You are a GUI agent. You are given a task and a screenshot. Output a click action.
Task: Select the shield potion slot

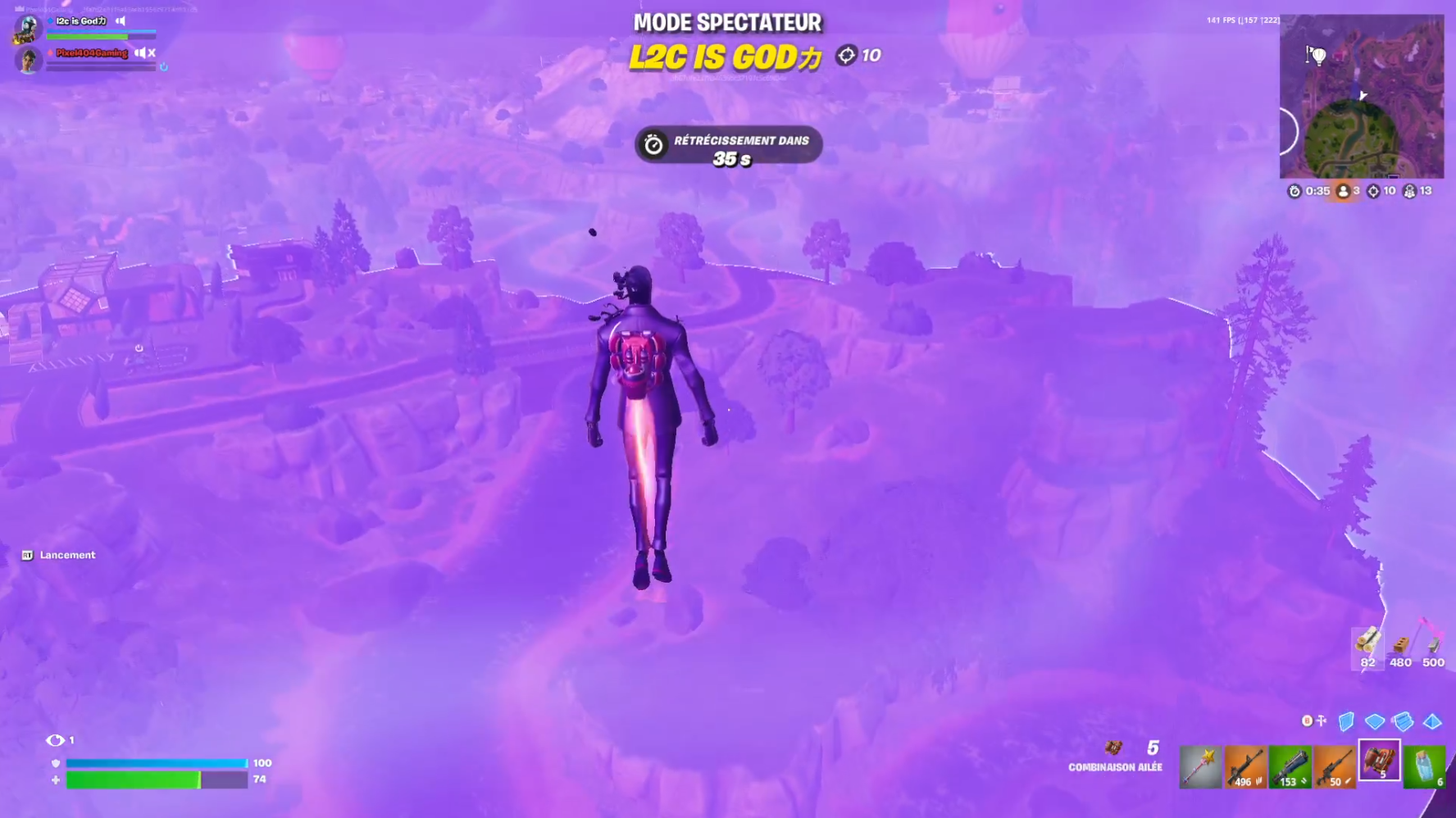1425,767
